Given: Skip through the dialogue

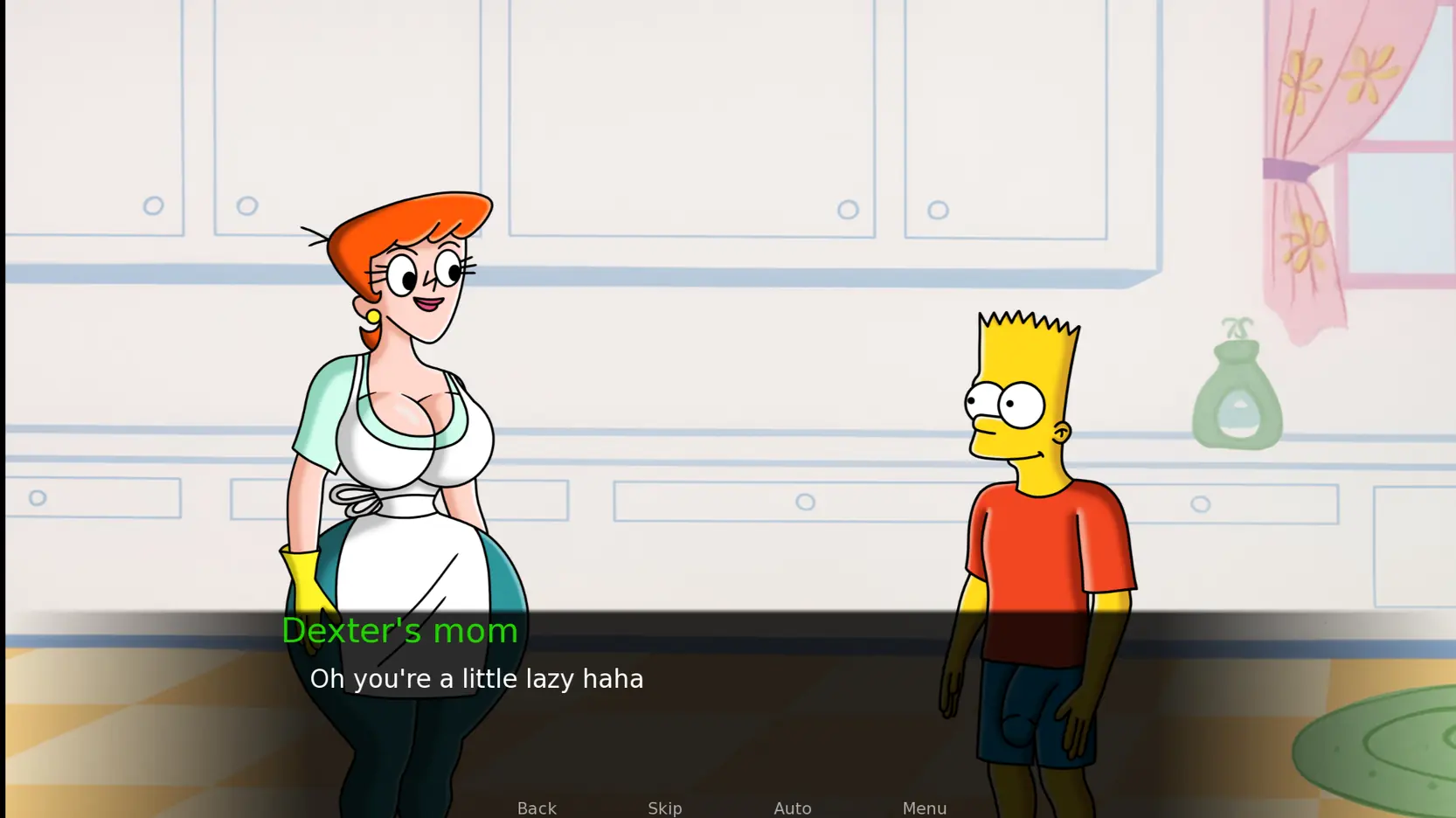Looking at the screenshot, I should click(664, 808).
